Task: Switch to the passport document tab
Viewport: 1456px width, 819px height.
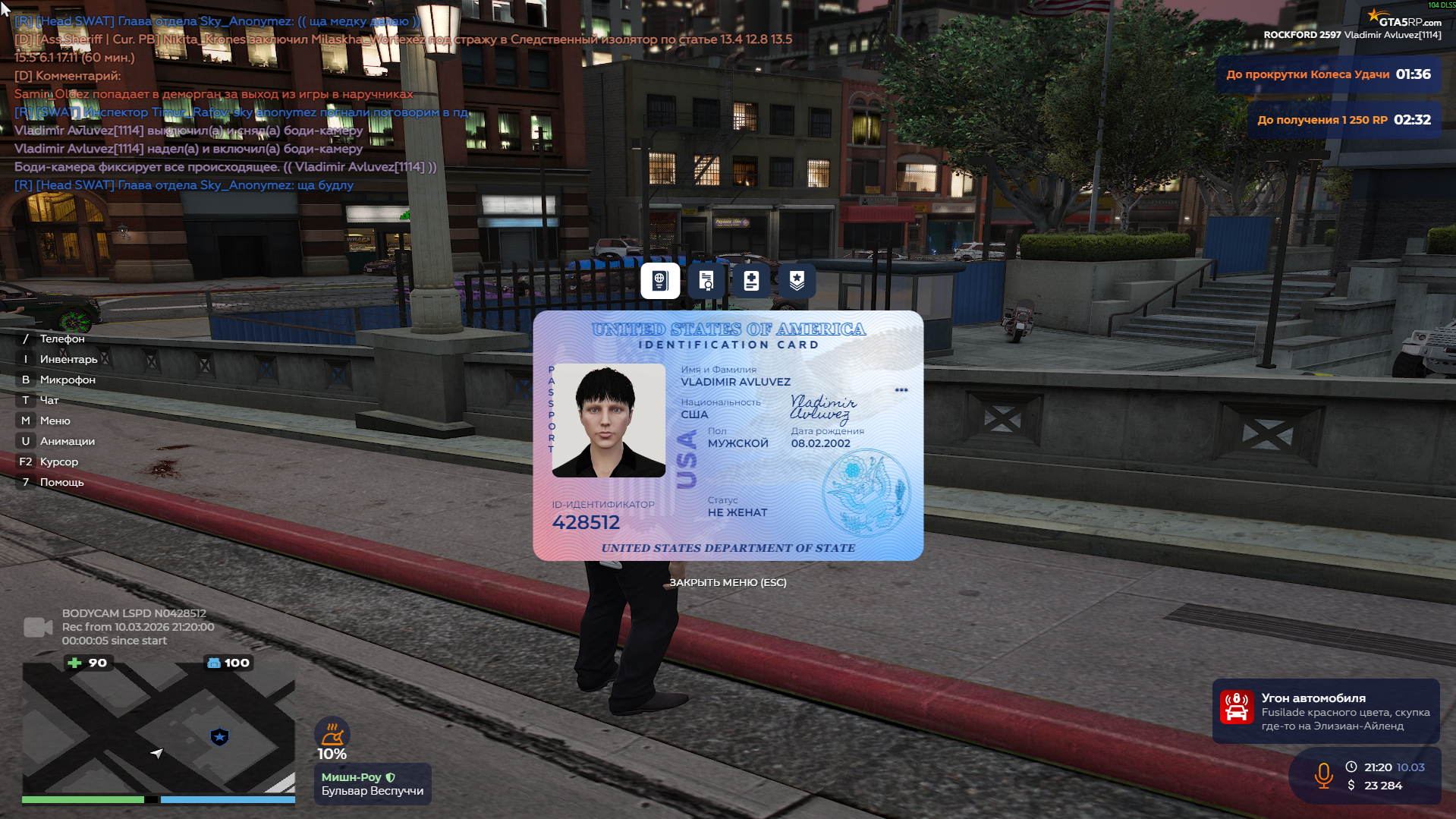Action: [660, 281]
